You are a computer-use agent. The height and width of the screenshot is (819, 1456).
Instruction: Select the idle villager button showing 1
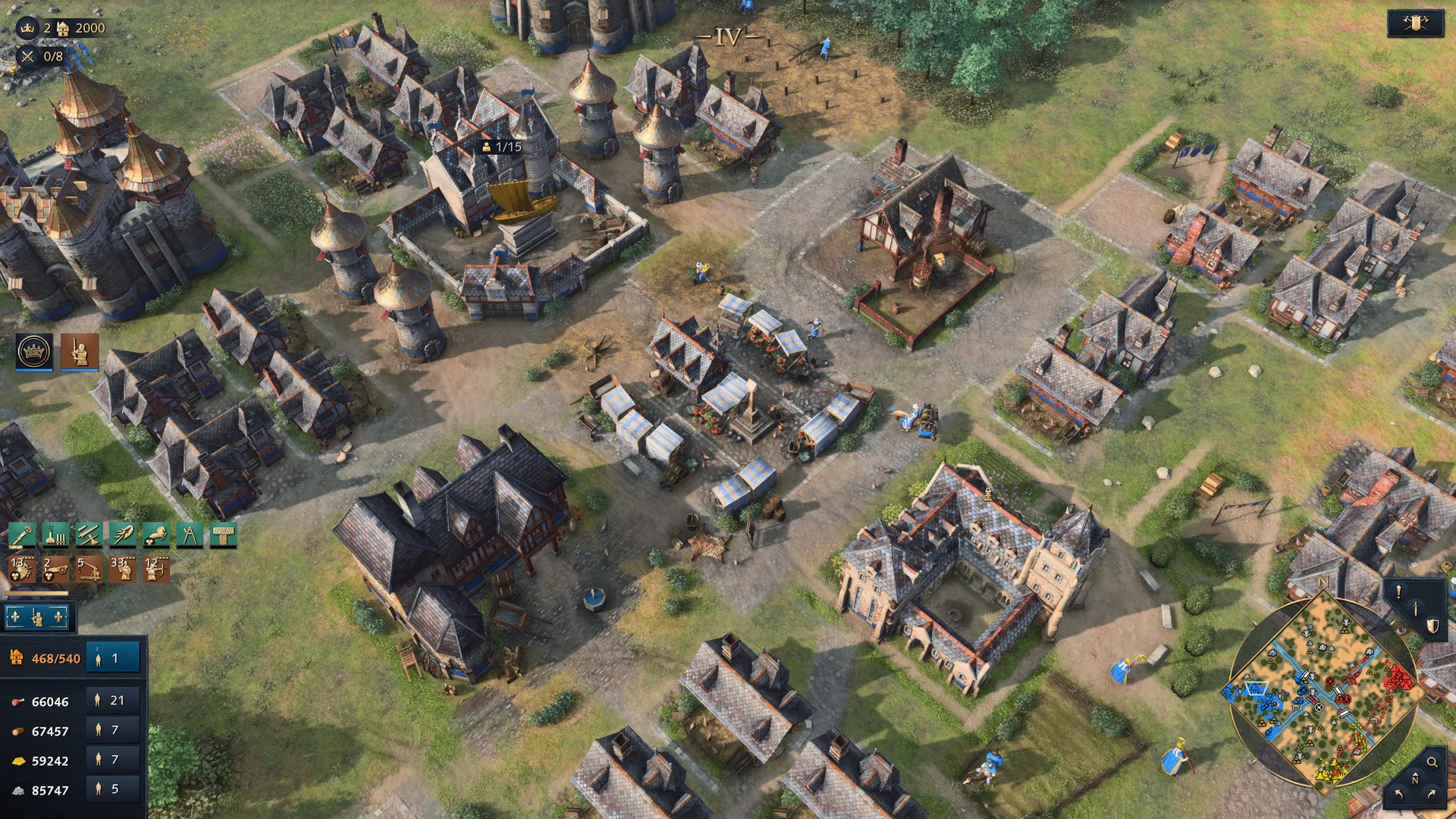[x=112, y=658]
